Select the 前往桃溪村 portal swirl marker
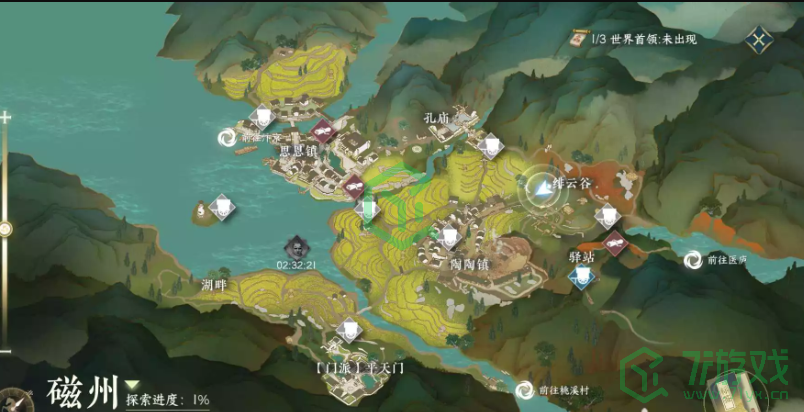The height and width of the screenshot is (412, 804). (525, 391)
